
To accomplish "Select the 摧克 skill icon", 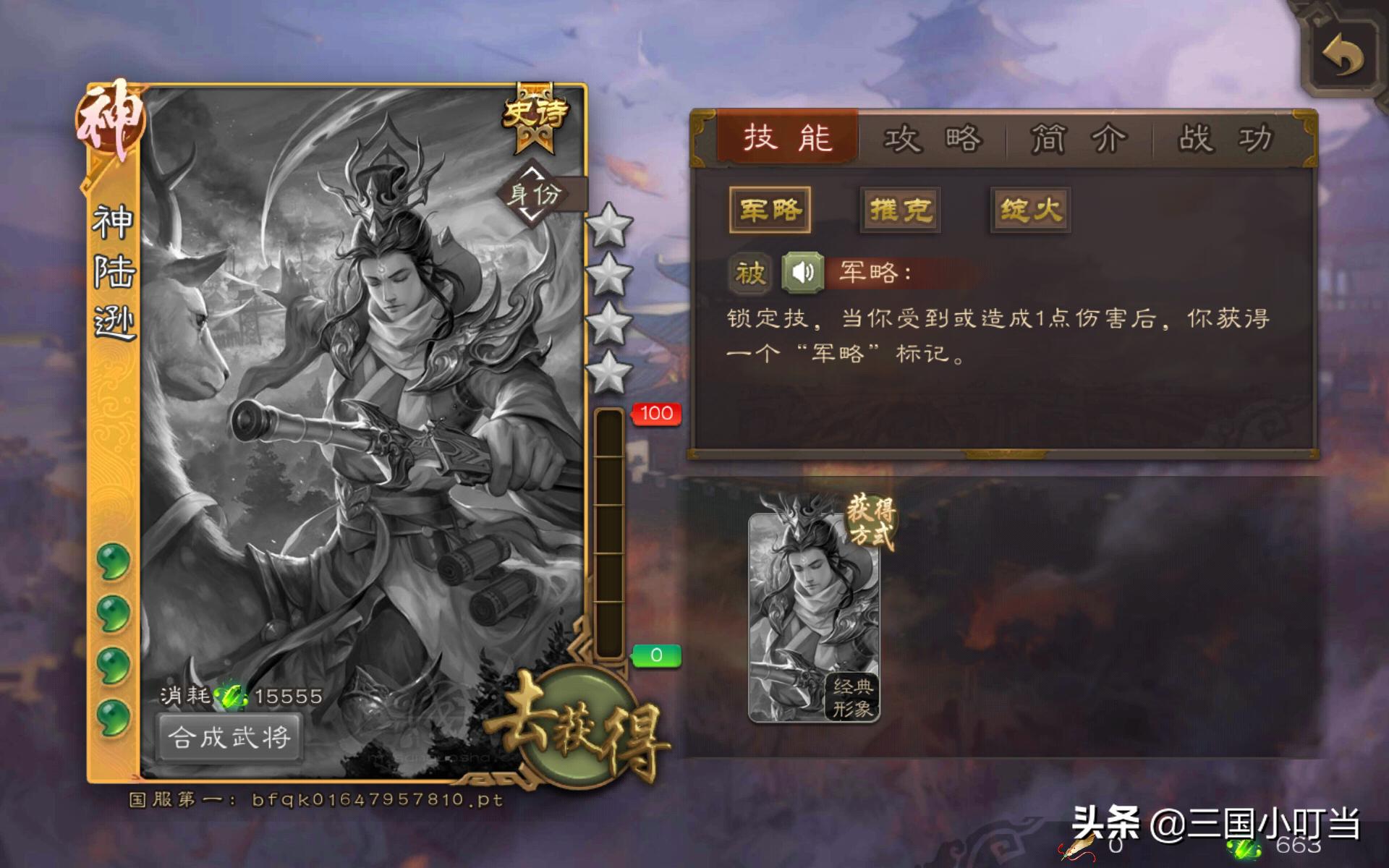I will click(899, 210).
